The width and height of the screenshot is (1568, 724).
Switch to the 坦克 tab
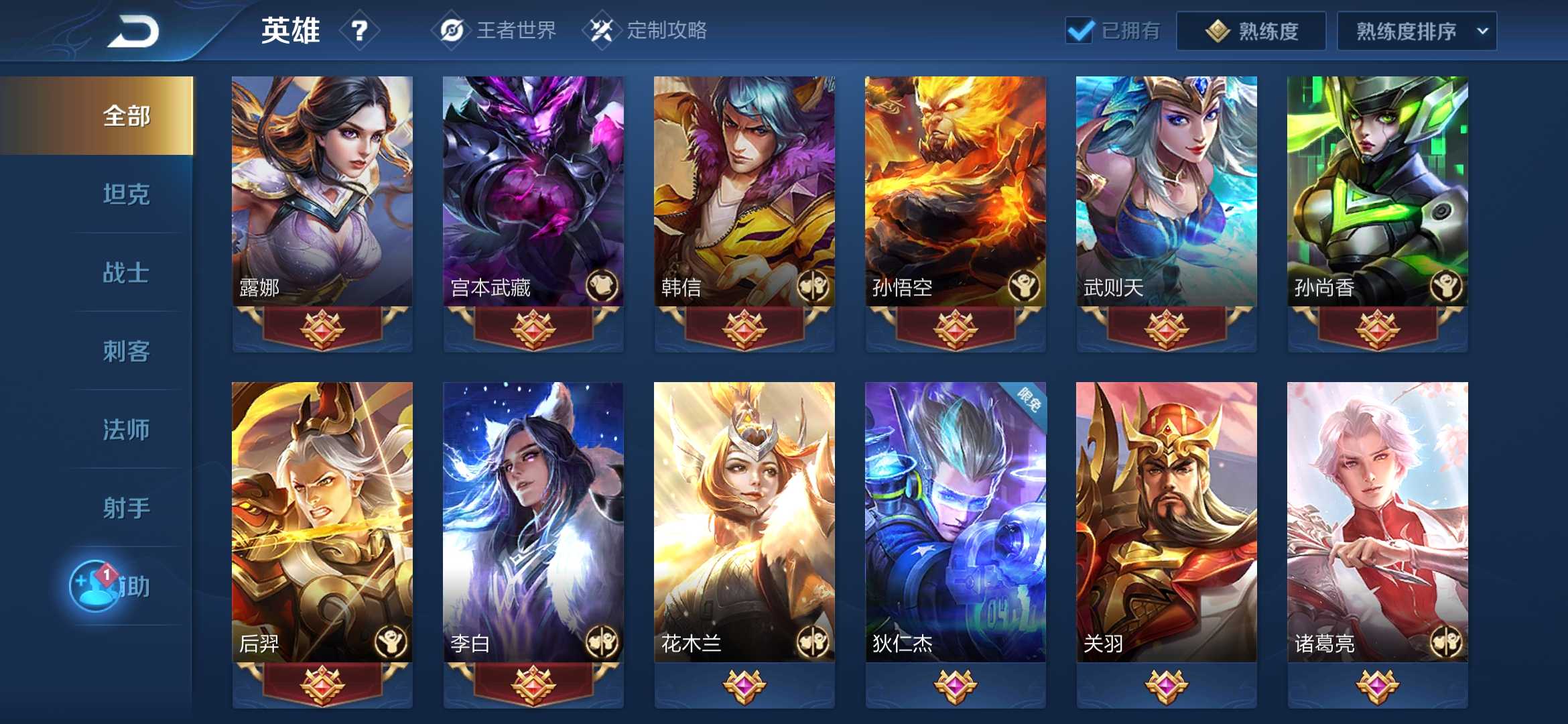(x=126, y=194)
